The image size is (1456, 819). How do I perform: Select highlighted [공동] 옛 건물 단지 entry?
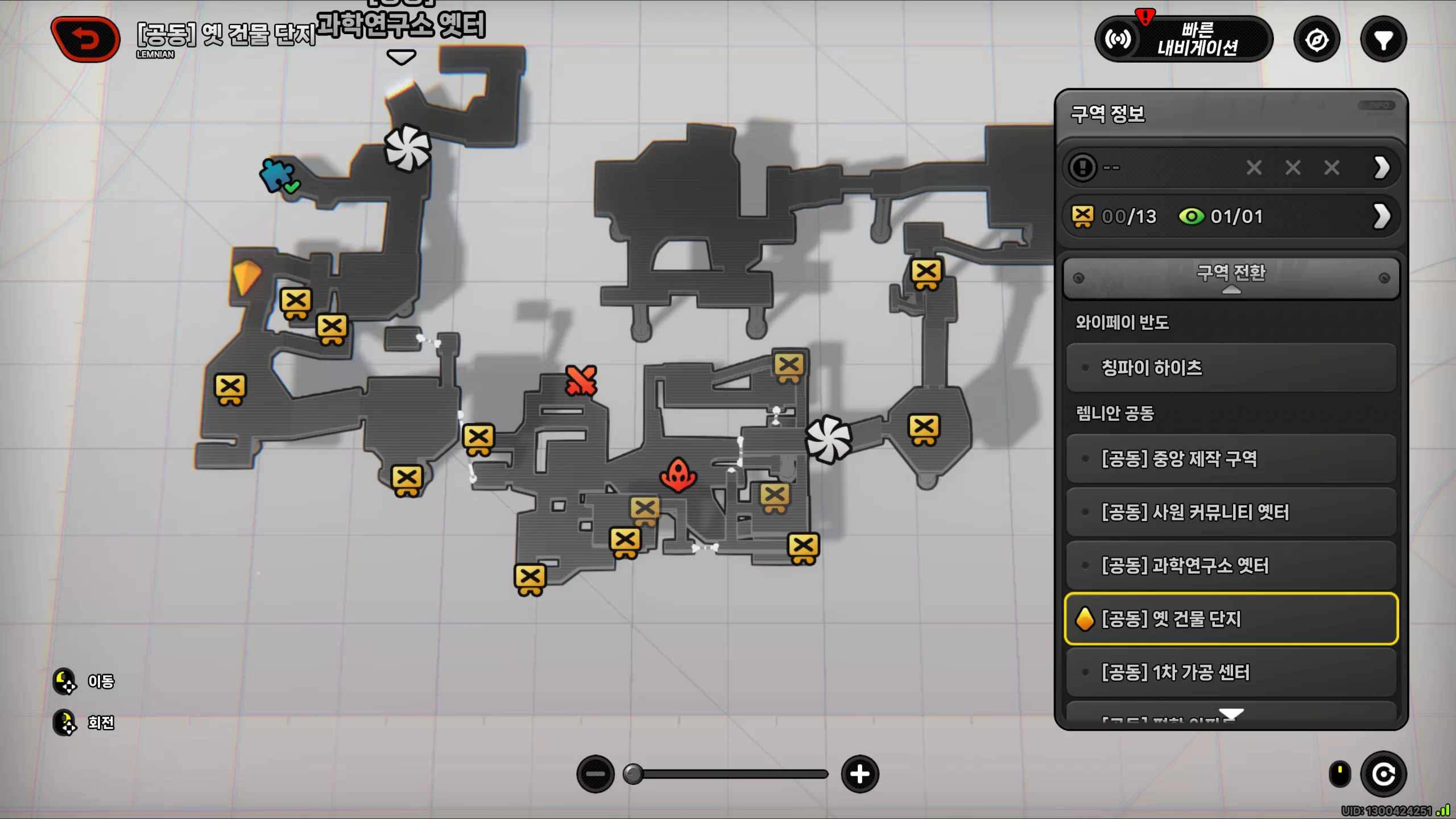coord(1231,619)
